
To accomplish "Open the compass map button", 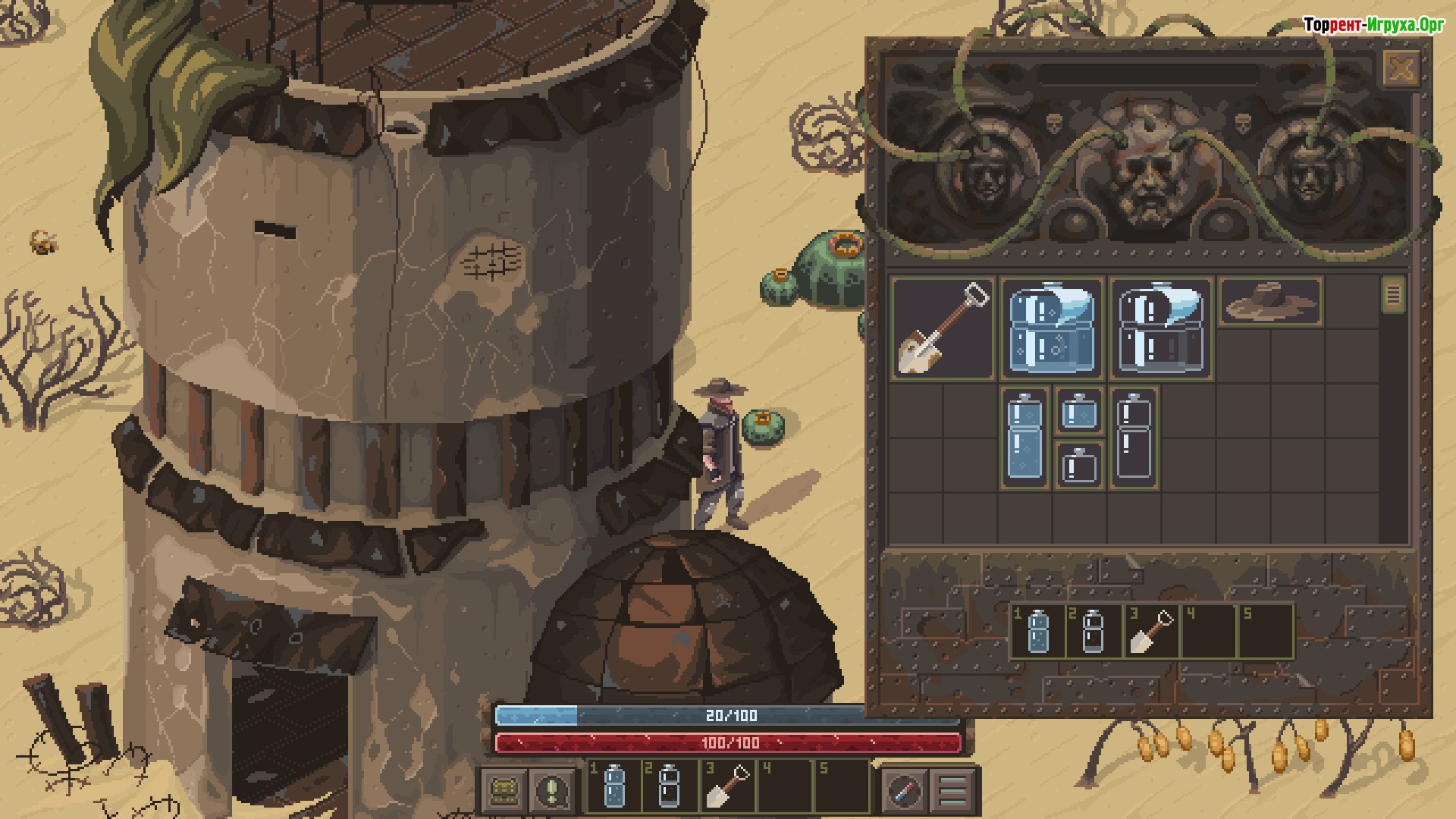I will tap(903, 791).
